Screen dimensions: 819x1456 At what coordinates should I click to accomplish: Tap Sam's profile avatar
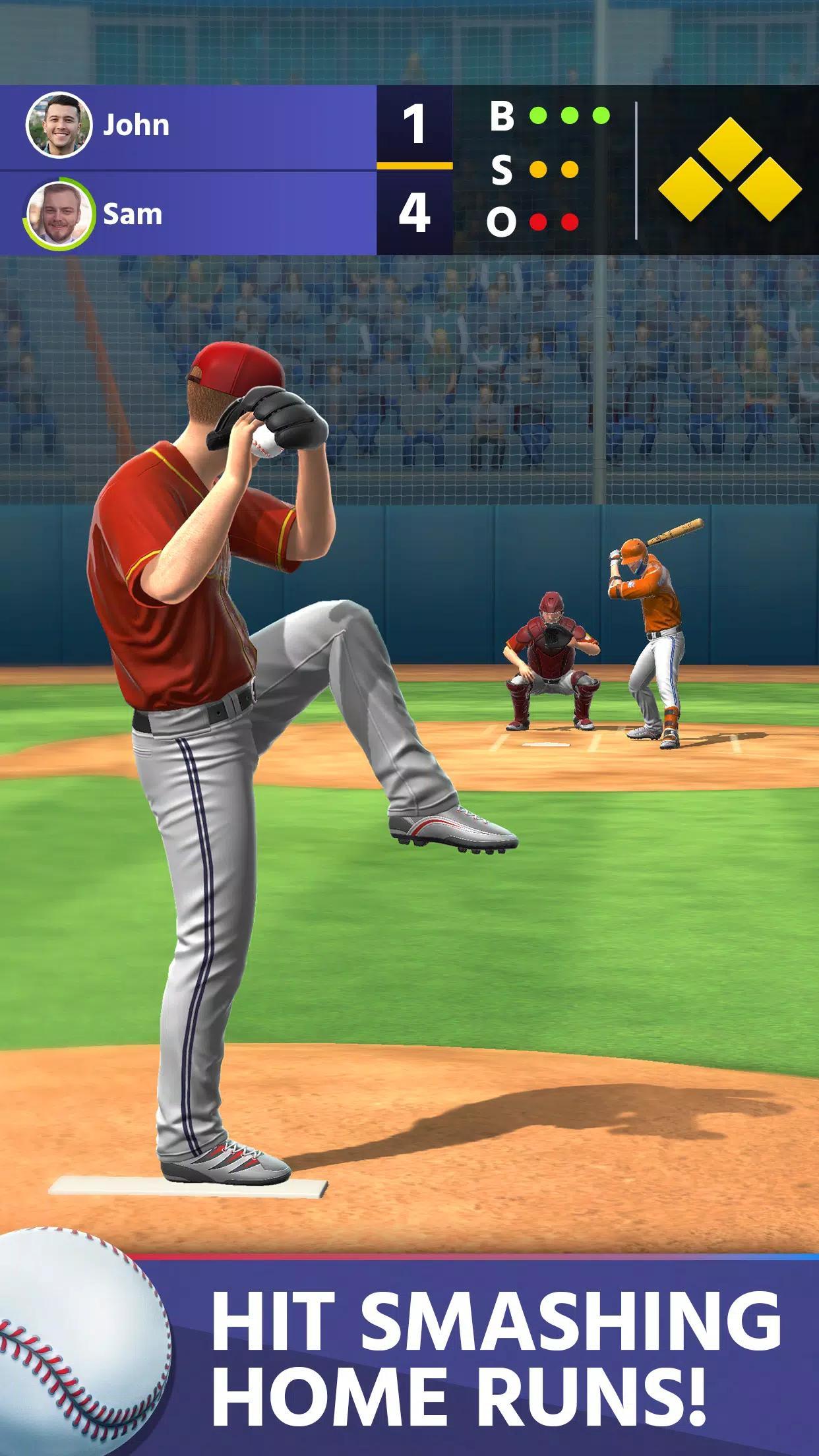(x=57, y=214)
